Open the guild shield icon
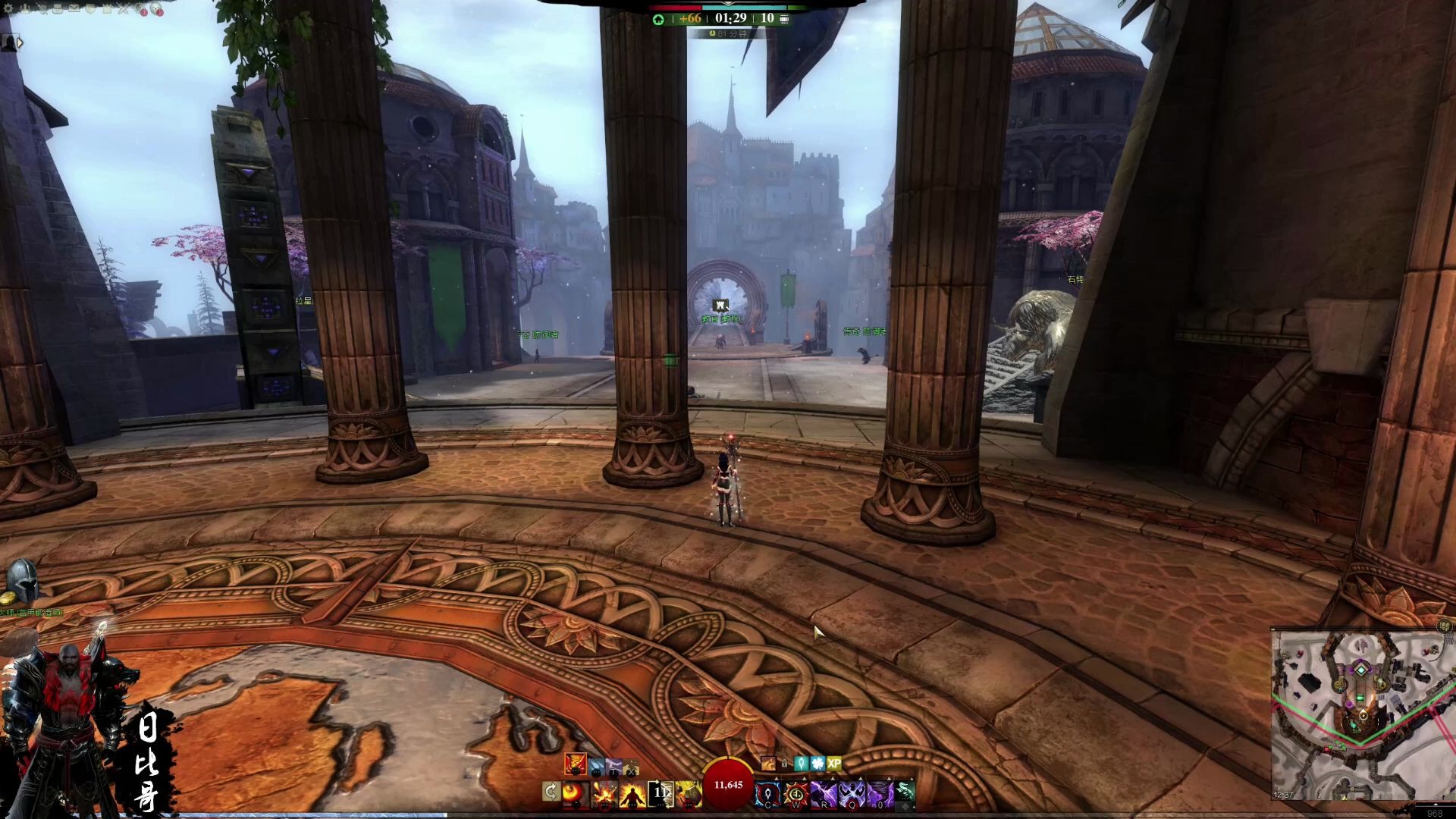Viewport: 1456px width, 819px height. 91,8
